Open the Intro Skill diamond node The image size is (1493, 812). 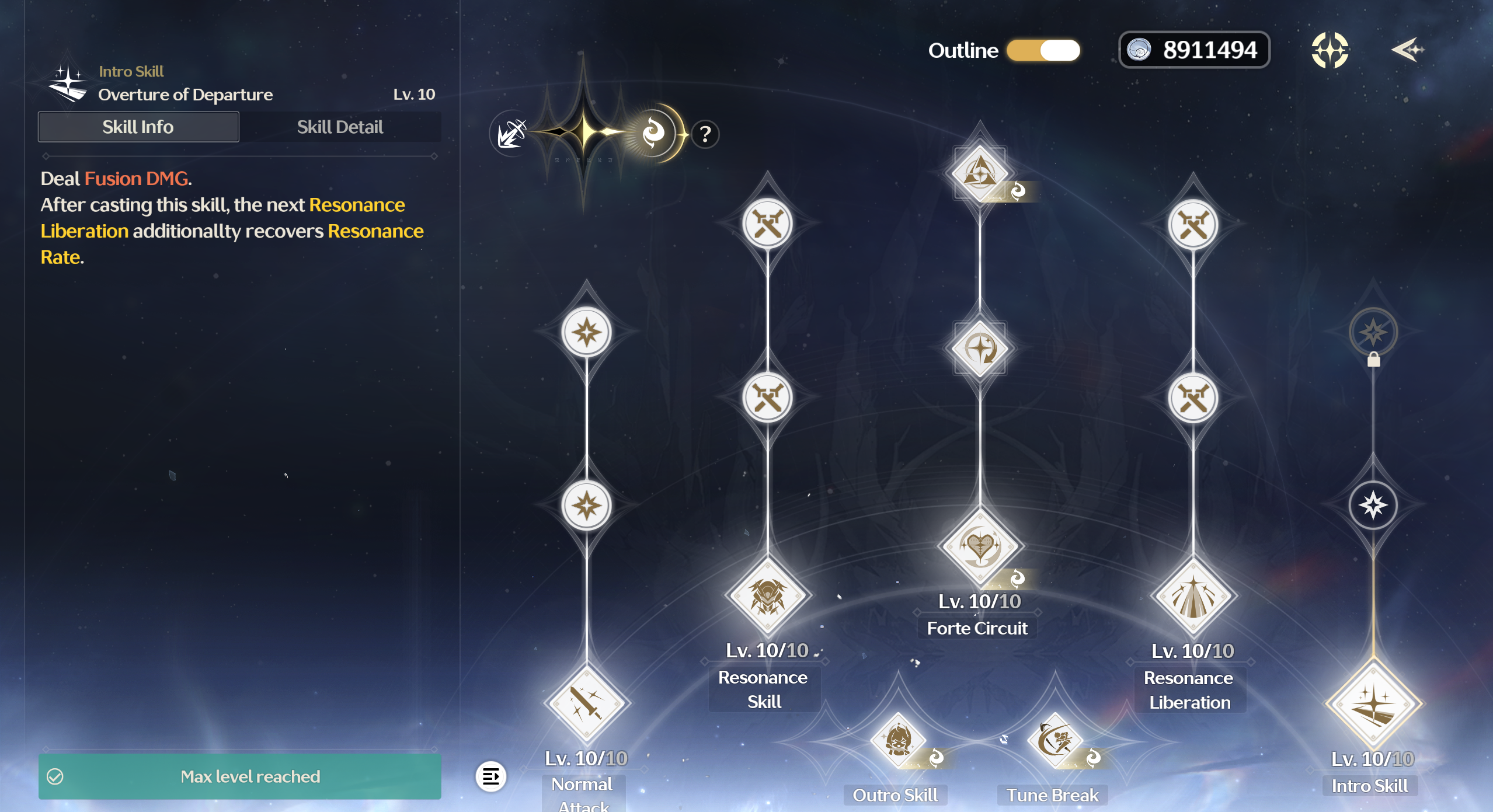click(1373, 703)
